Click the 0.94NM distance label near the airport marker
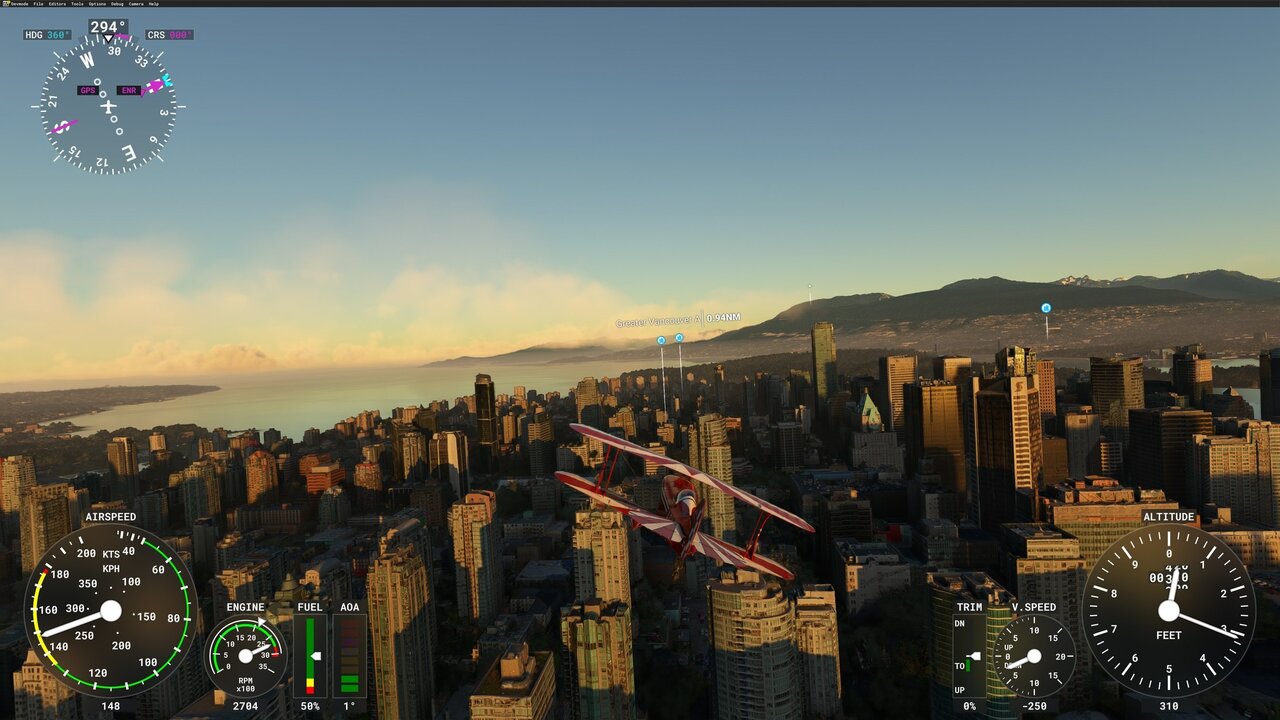This screenshot has width=1280, height=720. (x=722, y=318)
